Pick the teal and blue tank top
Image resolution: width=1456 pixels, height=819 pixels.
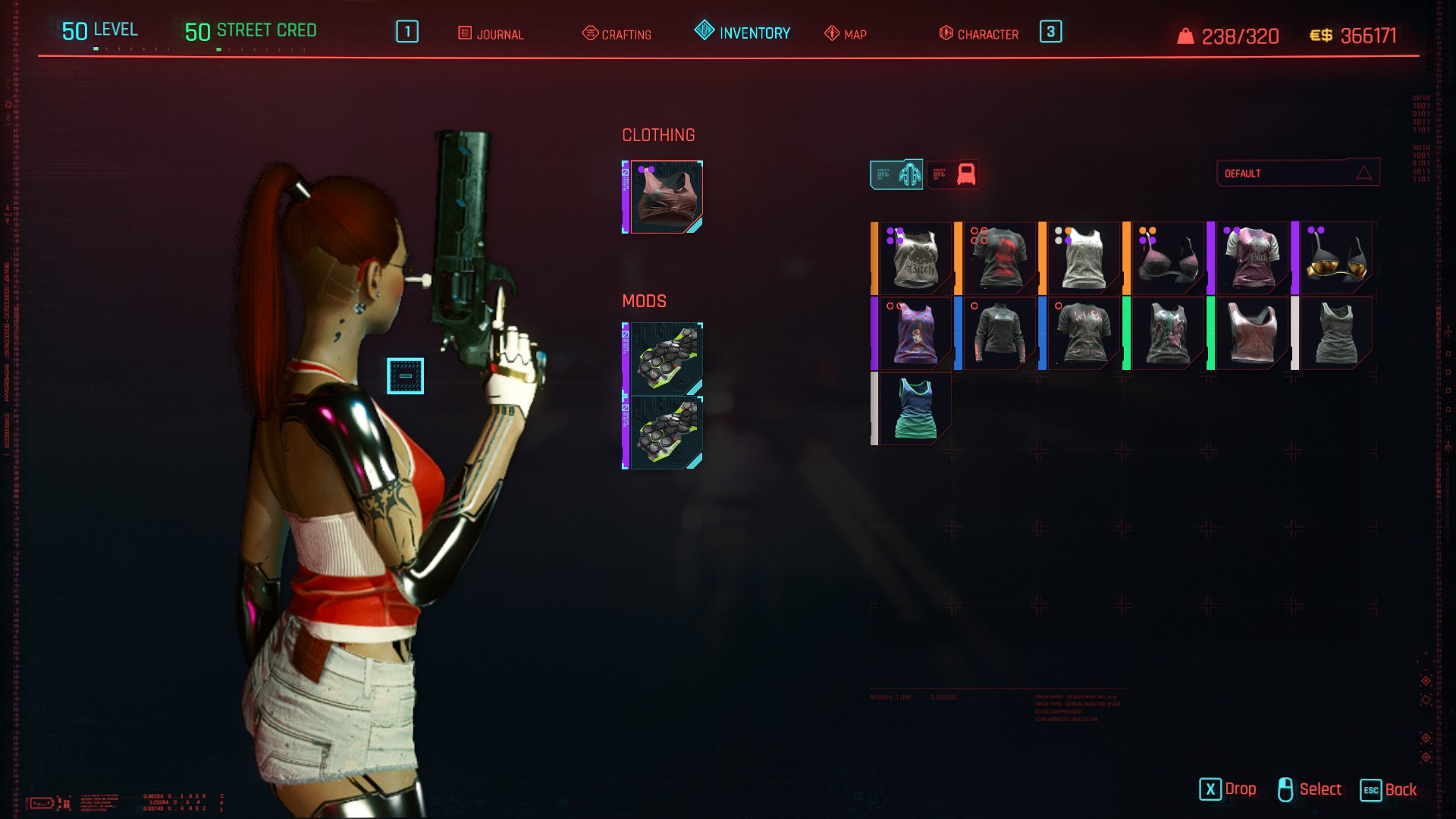pos(915,409)
